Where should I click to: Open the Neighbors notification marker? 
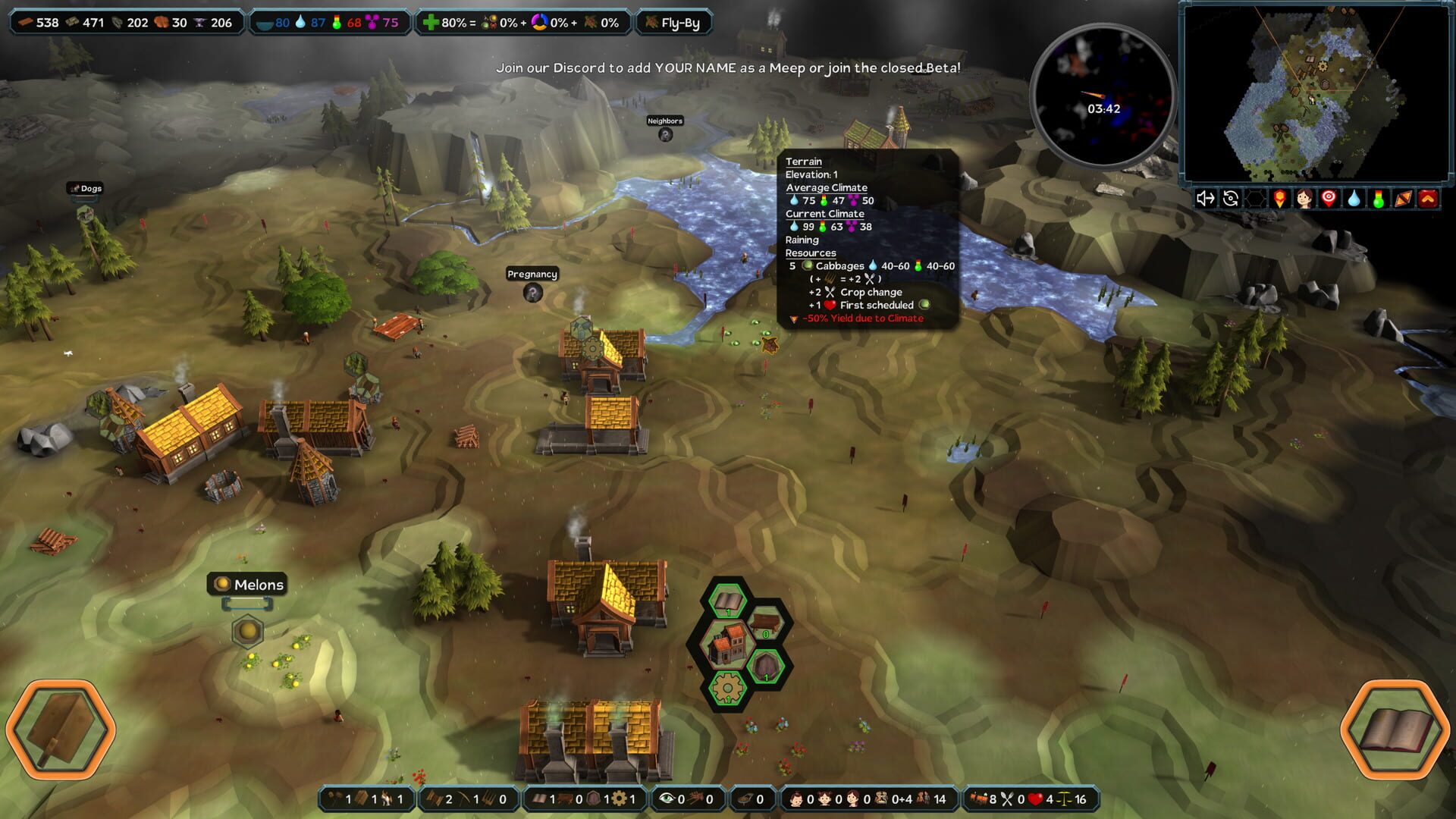pyautogui.click(x=665, y=135)
